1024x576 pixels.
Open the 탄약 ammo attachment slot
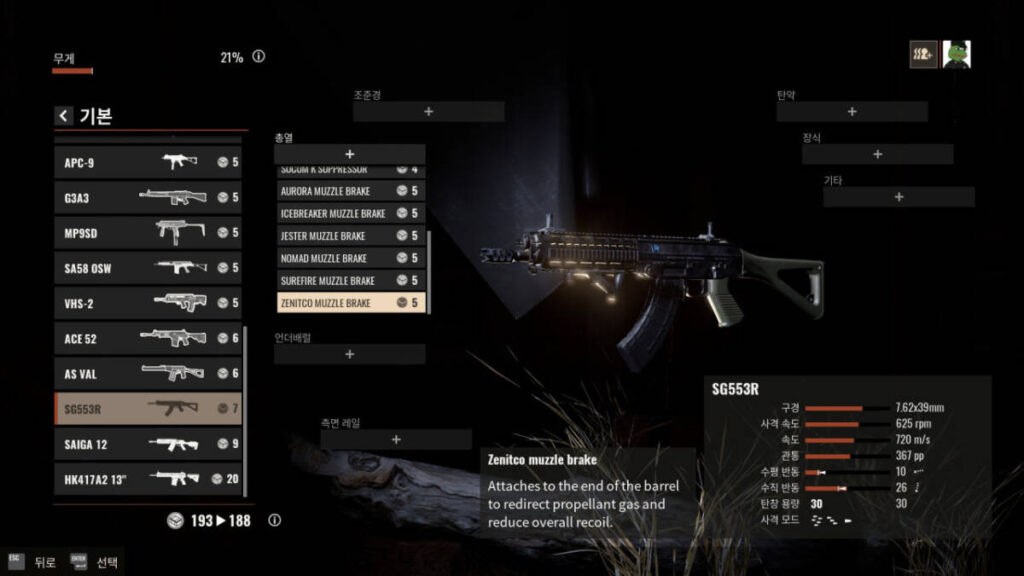852,112
